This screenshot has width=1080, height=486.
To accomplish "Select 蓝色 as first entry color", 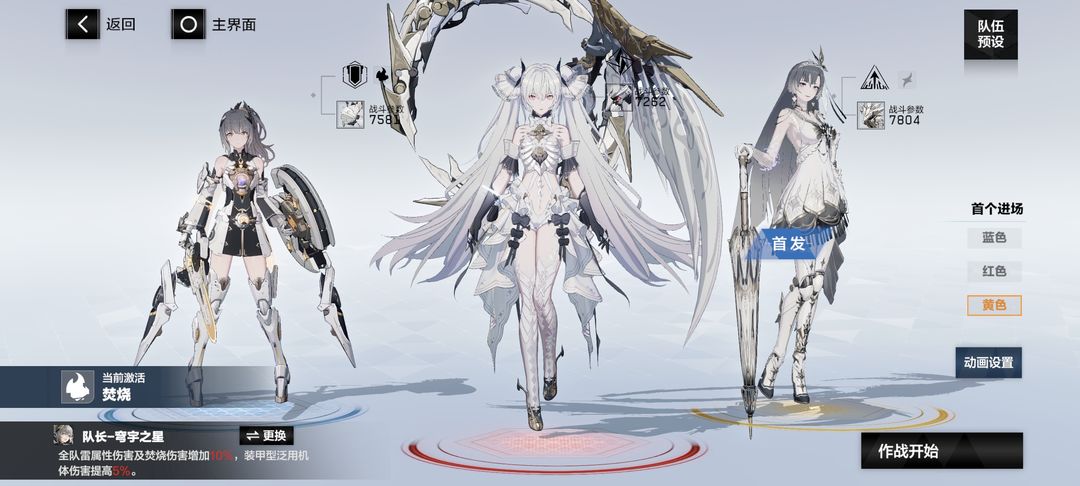I will [994, 238].
